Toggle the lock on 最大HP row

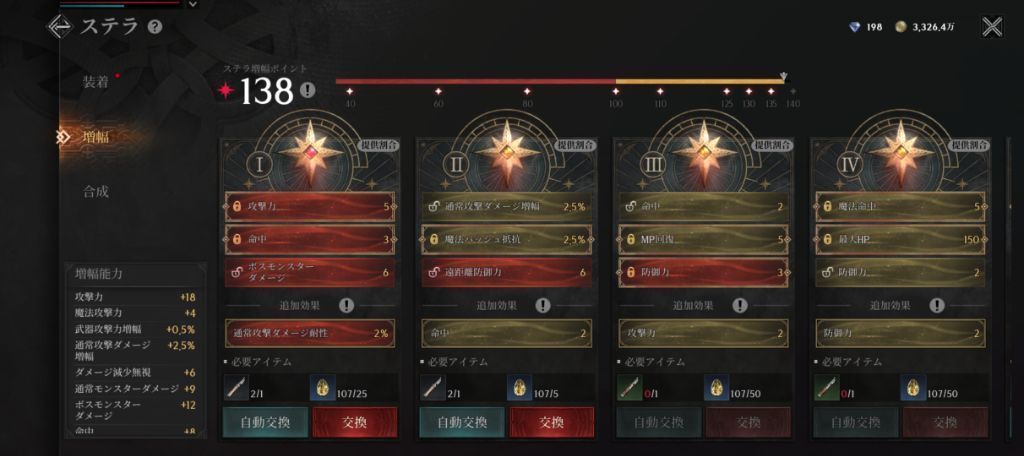point(827,240)
